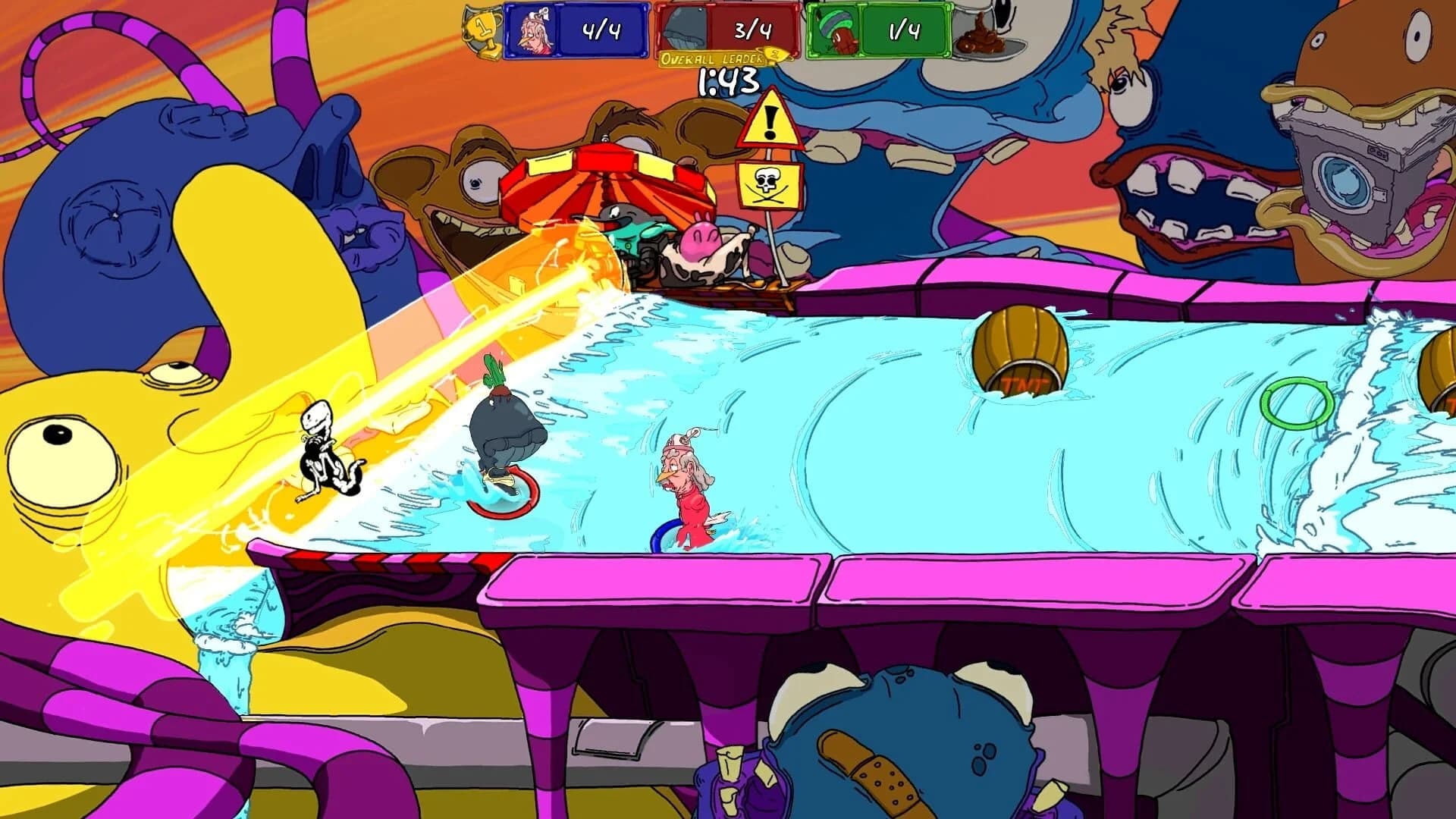Click the yellow exclamation warning sign
This screenshot has height=819, width=1456.
coord(768,121)
